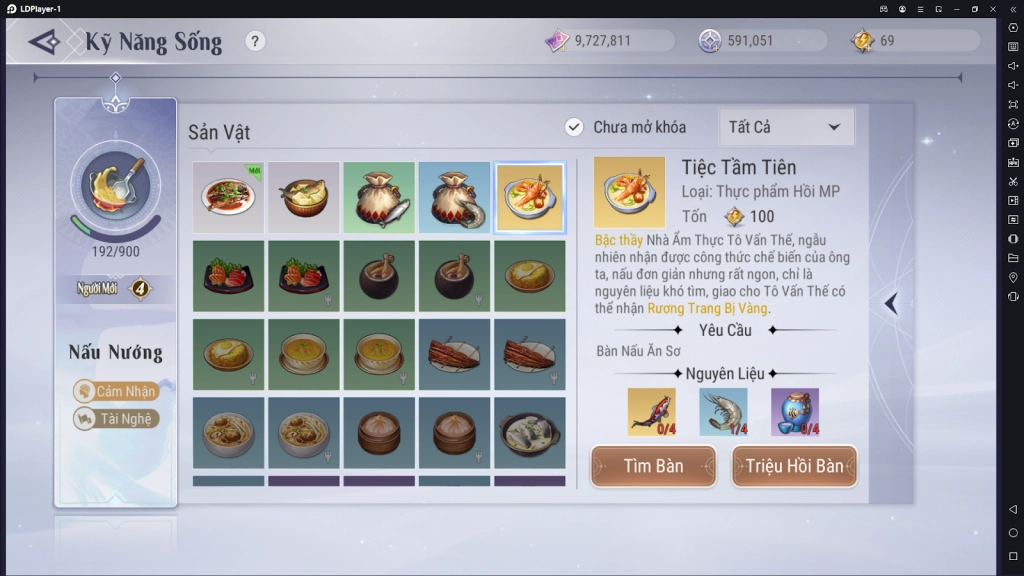This screenshot has height=576, width=1024.
Task: Click the pink ticket currency icon
Action: [557, 41]
